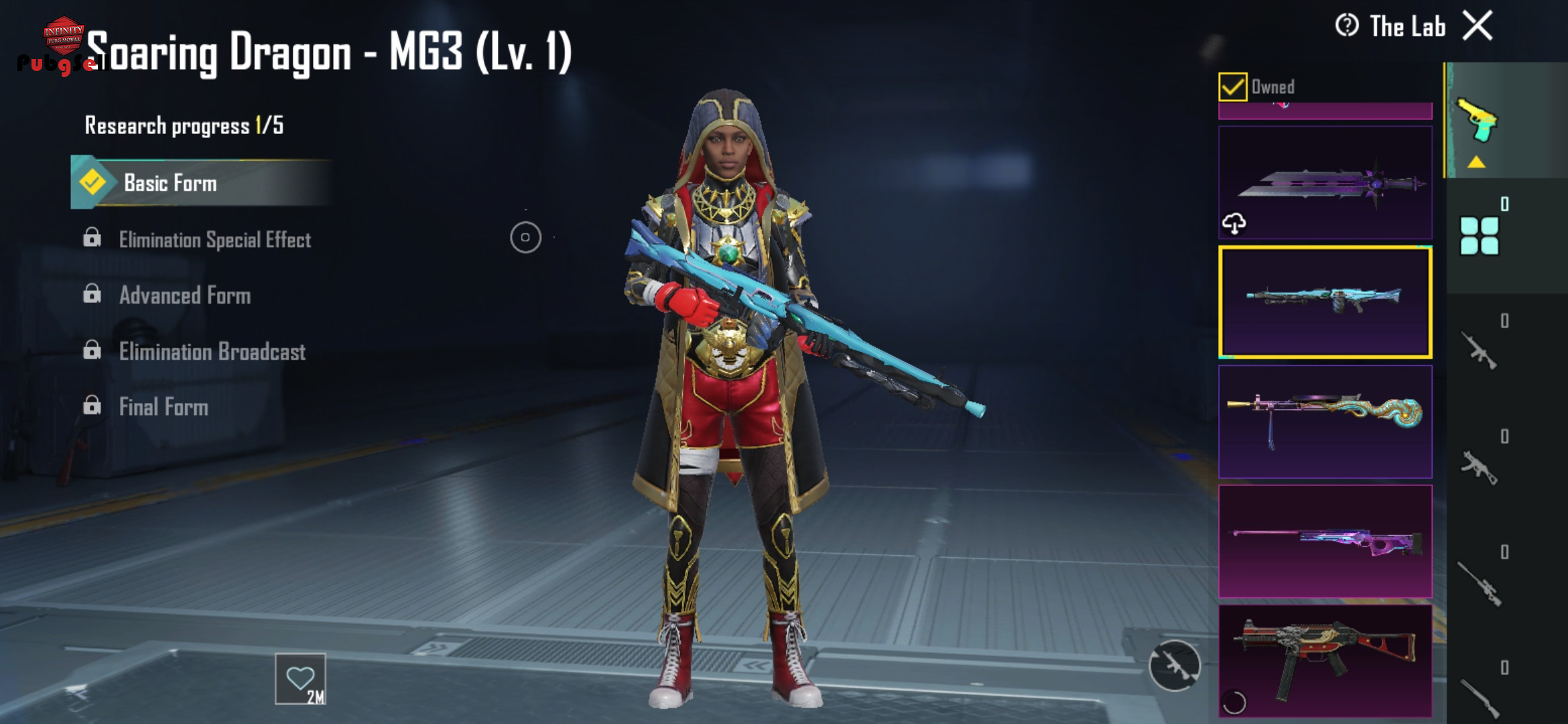Close The Lab screen

(x=1478, y=26)
